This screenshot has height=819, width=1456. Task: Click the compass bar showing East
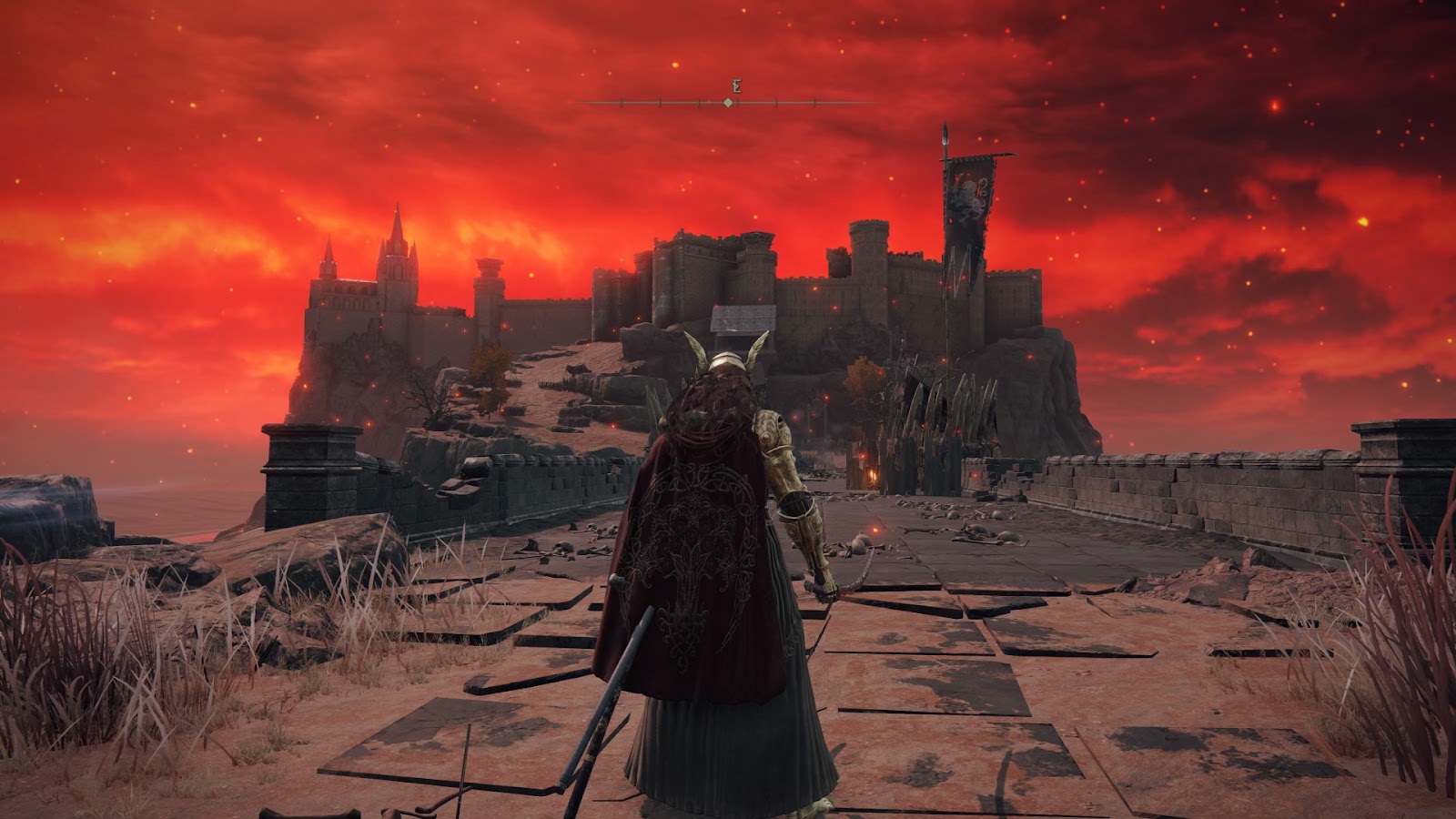tap(729, 102)
